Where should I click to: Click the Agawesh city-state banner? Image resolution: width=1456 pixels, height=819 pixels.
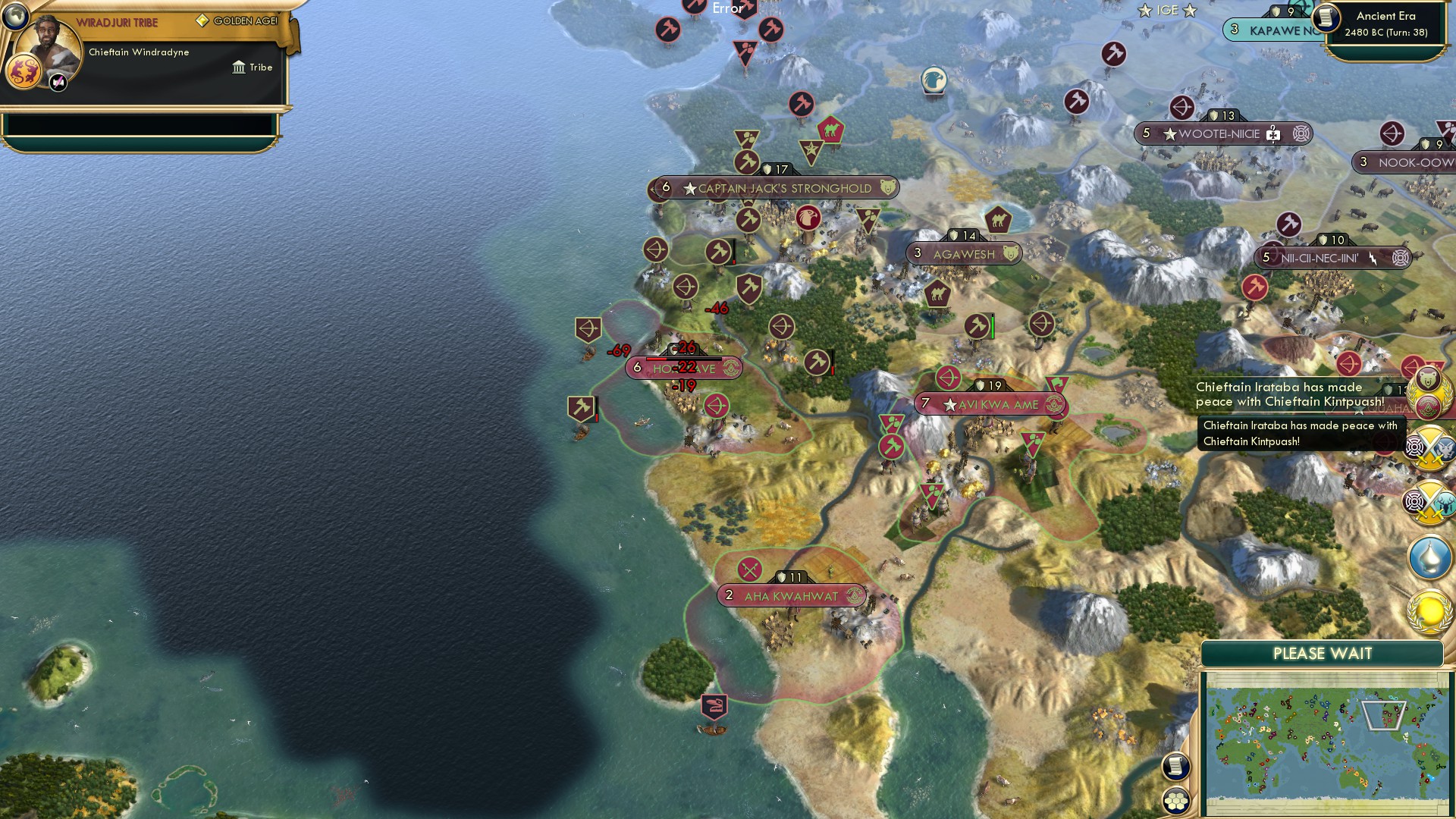click(962, 253)
